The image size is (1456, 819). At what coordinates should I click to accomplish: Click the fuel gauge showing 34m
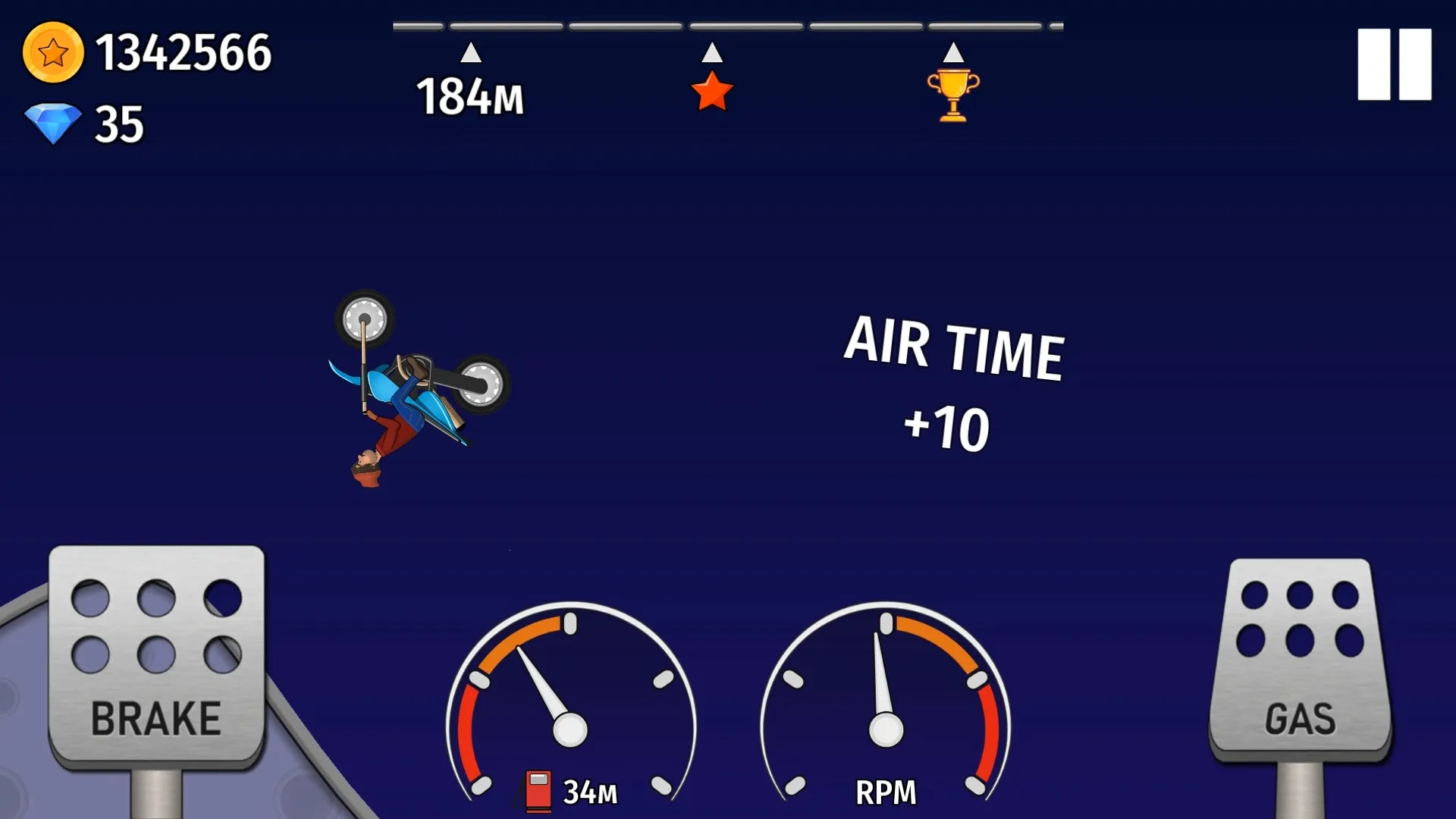tap(569, 720)
